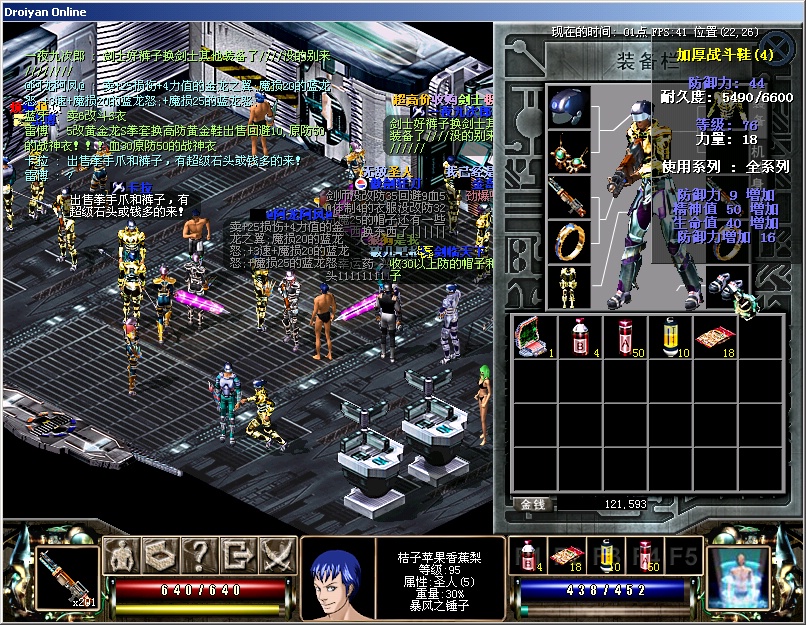Select the earrings equipment slot
Viewport: 806px width, 625px height.
568,151
